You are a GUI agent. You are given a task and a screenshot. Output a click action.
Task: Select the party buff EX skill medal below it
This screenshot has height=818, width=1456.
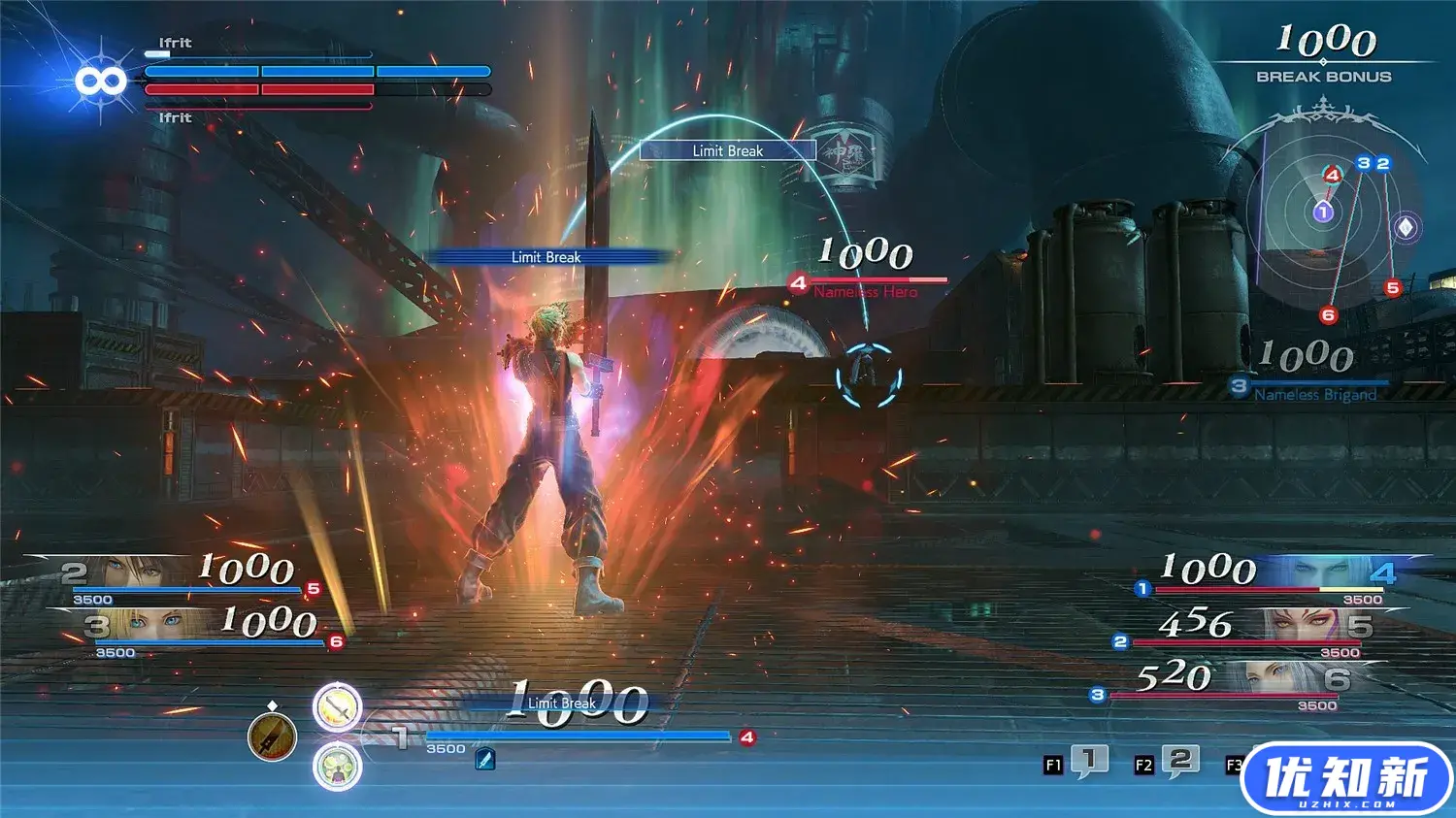337,768
